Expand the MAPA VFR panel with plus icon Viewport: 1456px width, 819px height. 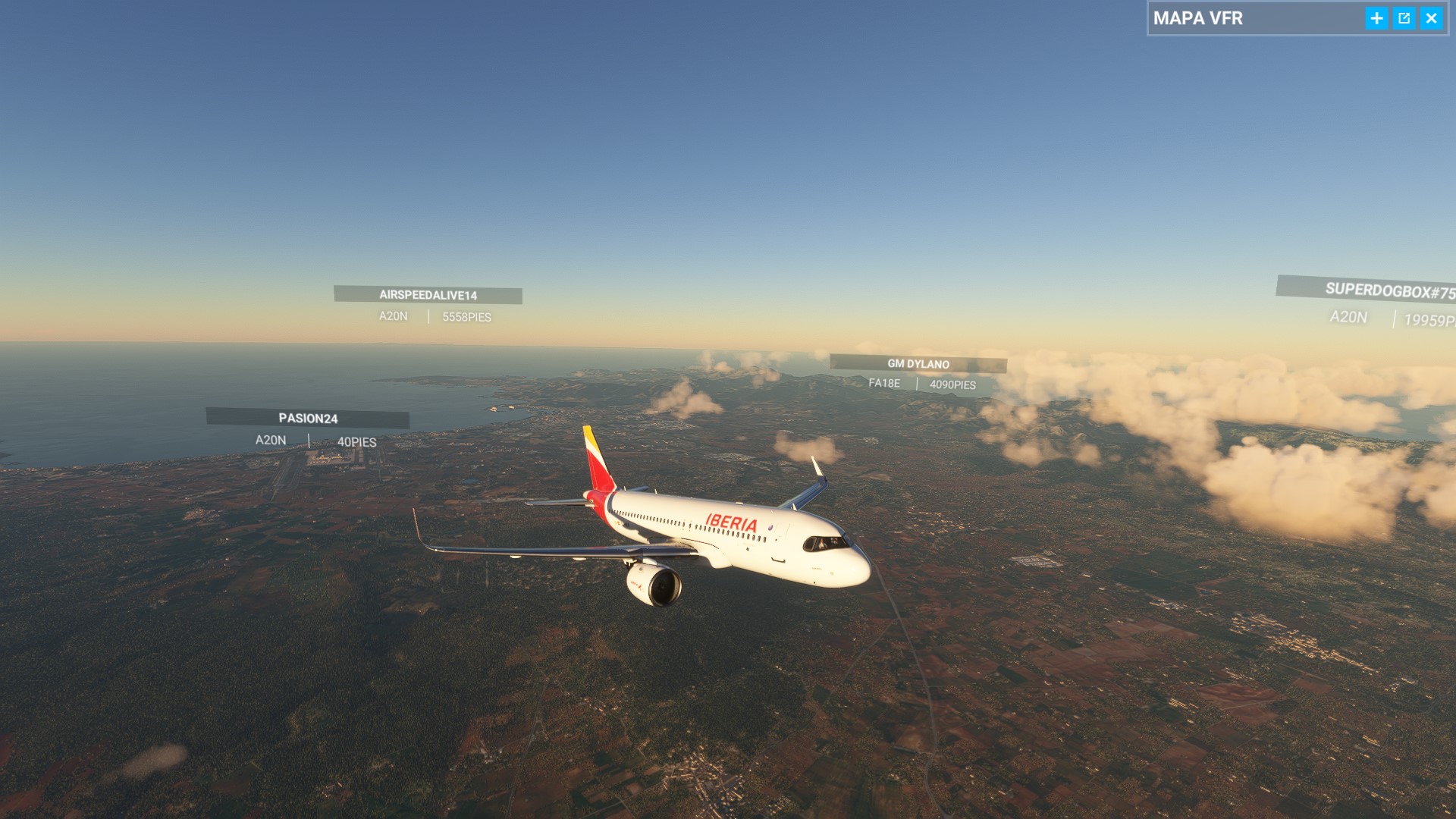[1378, 19]
